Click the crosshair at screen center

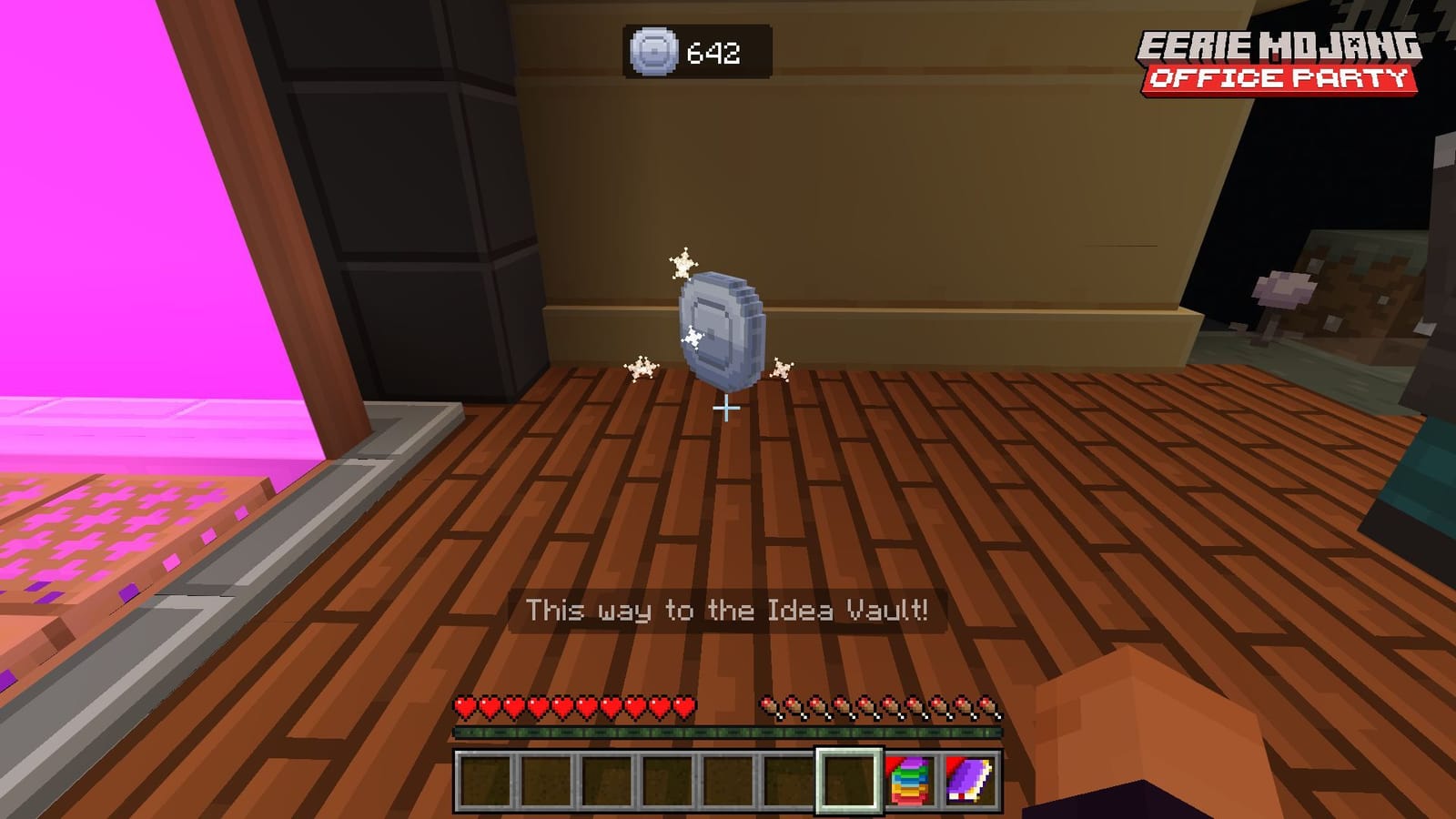pyautogui.click(x=725, y=409)
